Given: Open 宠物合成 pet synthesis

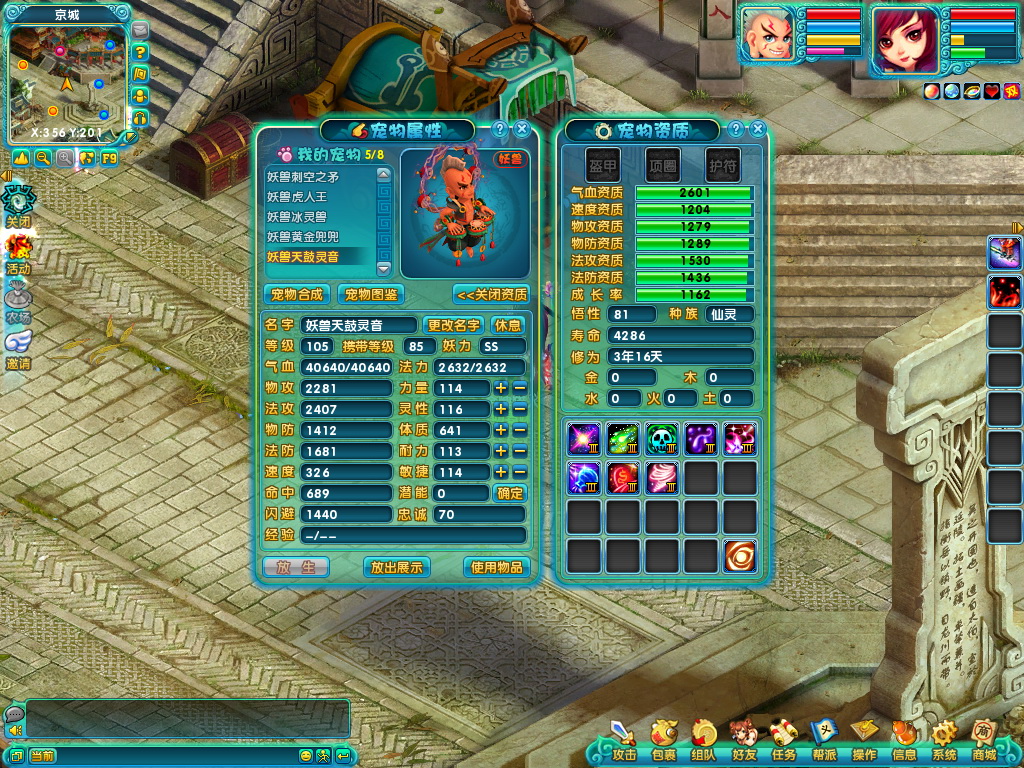Looking at the screenshot, I should coord(297,294).
